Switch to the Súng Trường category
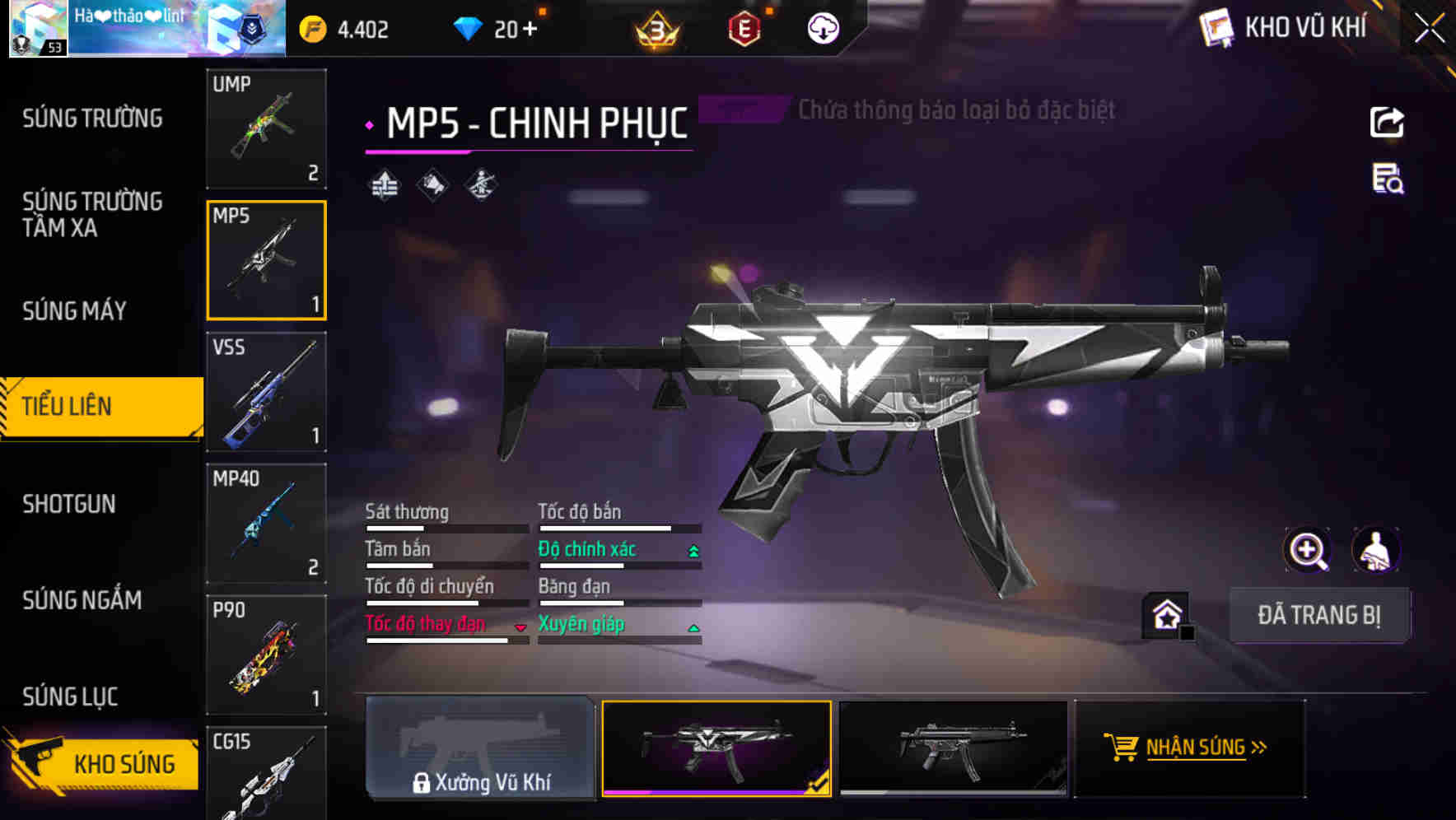1456x820 pixels. (x=92, y=119)
